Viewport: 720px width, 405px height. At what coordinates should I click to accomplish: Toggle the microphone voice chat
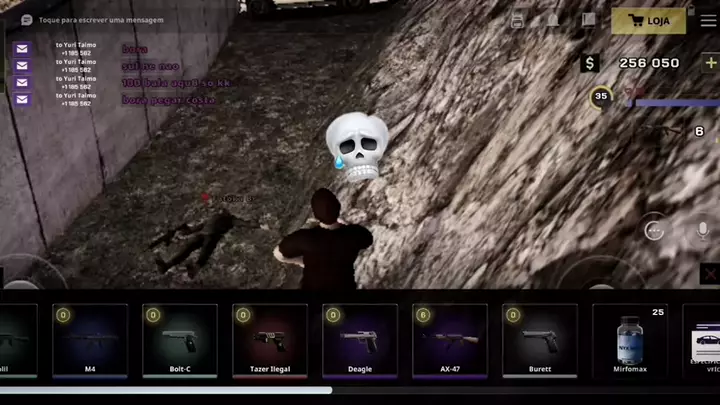(703, 230)
